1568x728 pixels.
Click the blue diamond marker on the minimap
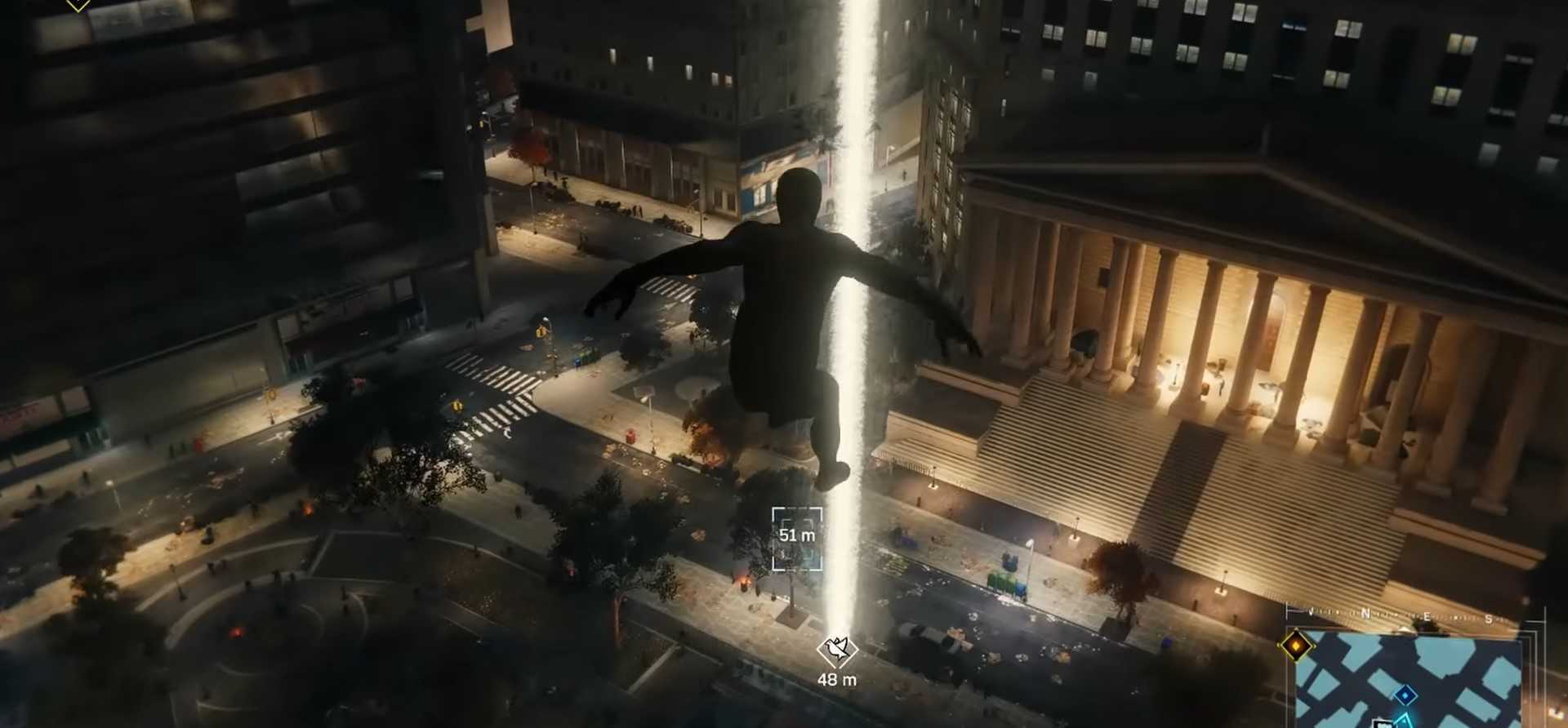click(x=1405, y=695)
